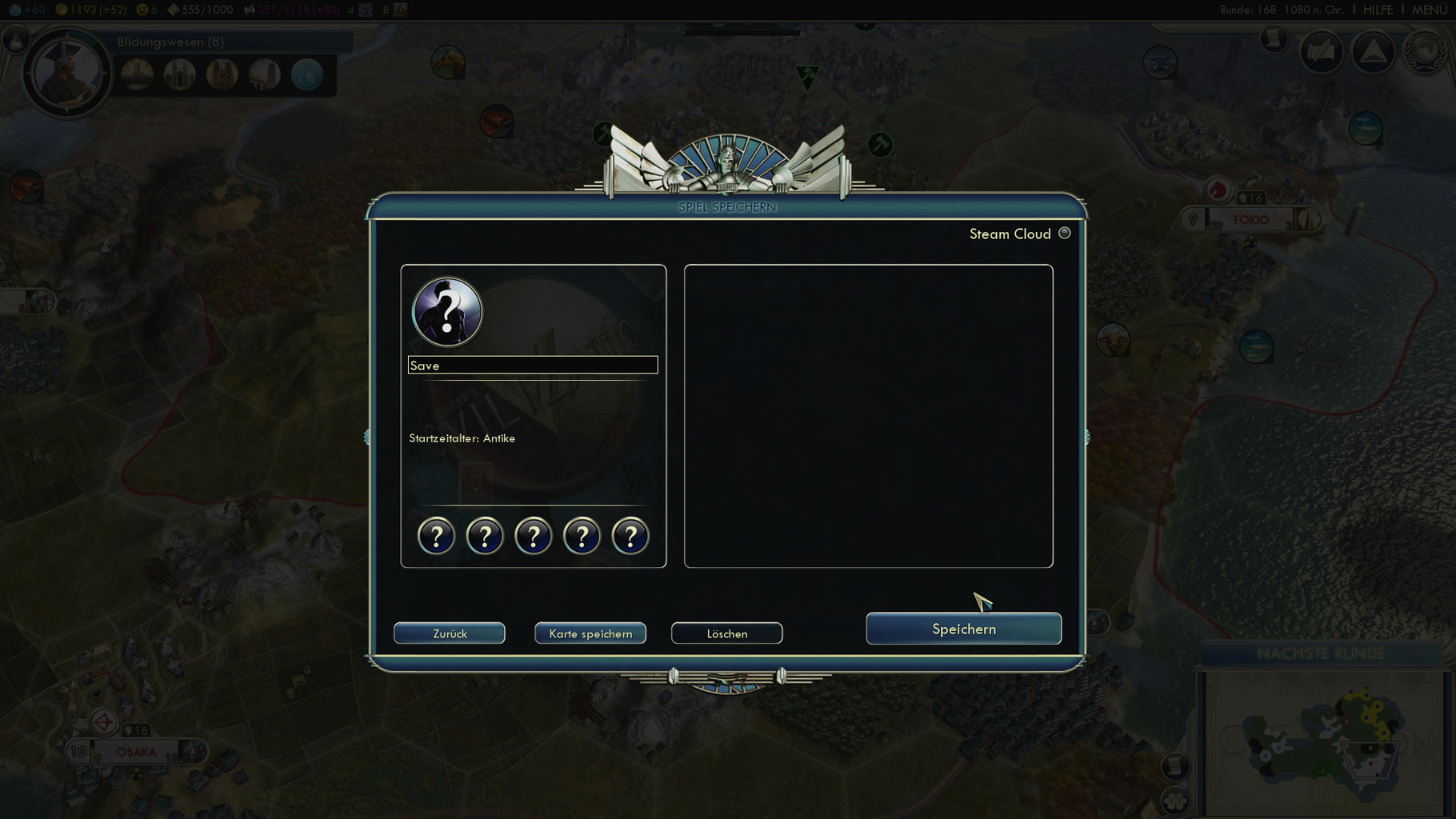Open the HILFE help link

(1378, 10)
